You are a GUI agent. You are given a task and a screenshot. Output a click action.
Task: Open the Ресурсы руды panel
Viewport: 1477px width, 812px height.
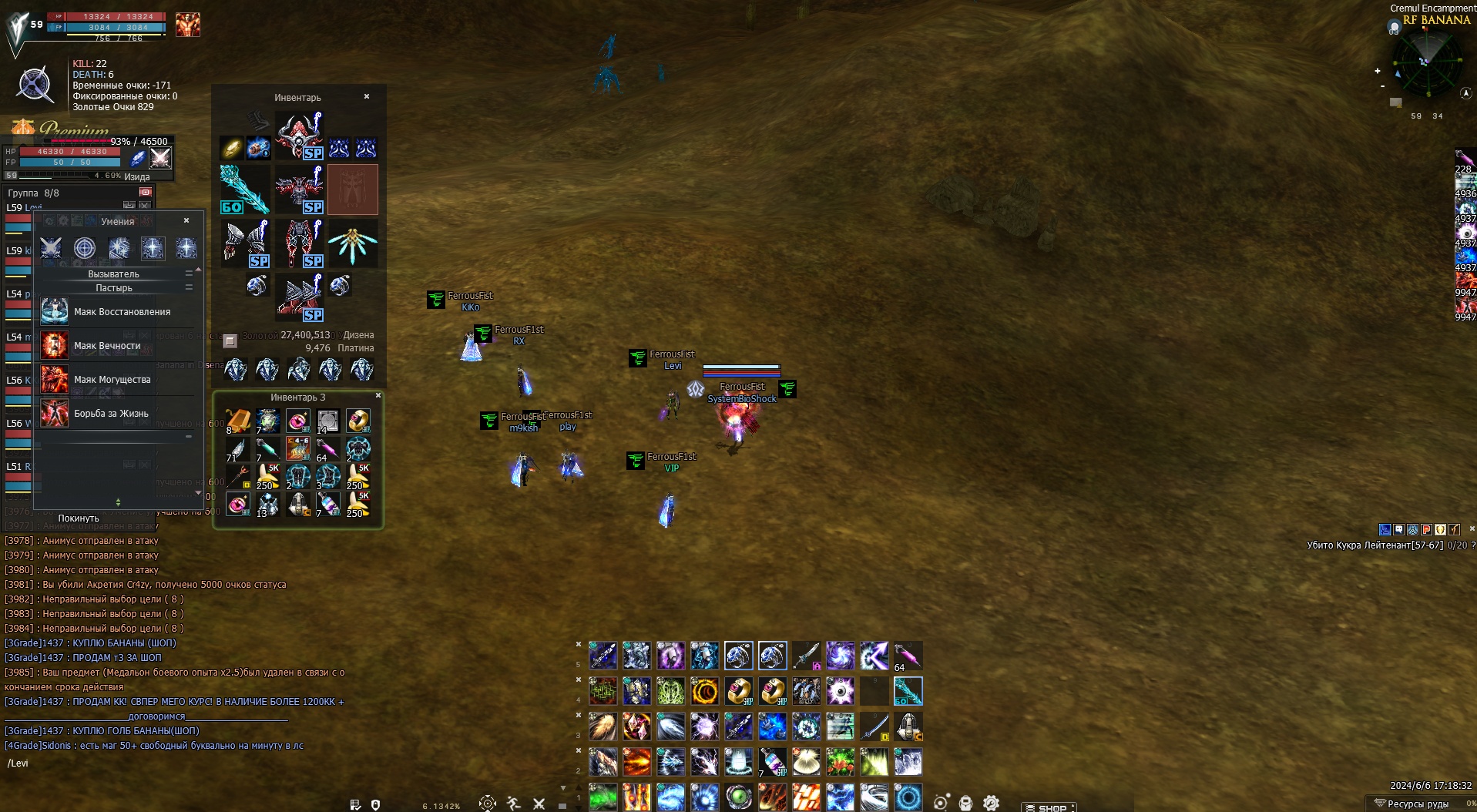(1416, 804)
